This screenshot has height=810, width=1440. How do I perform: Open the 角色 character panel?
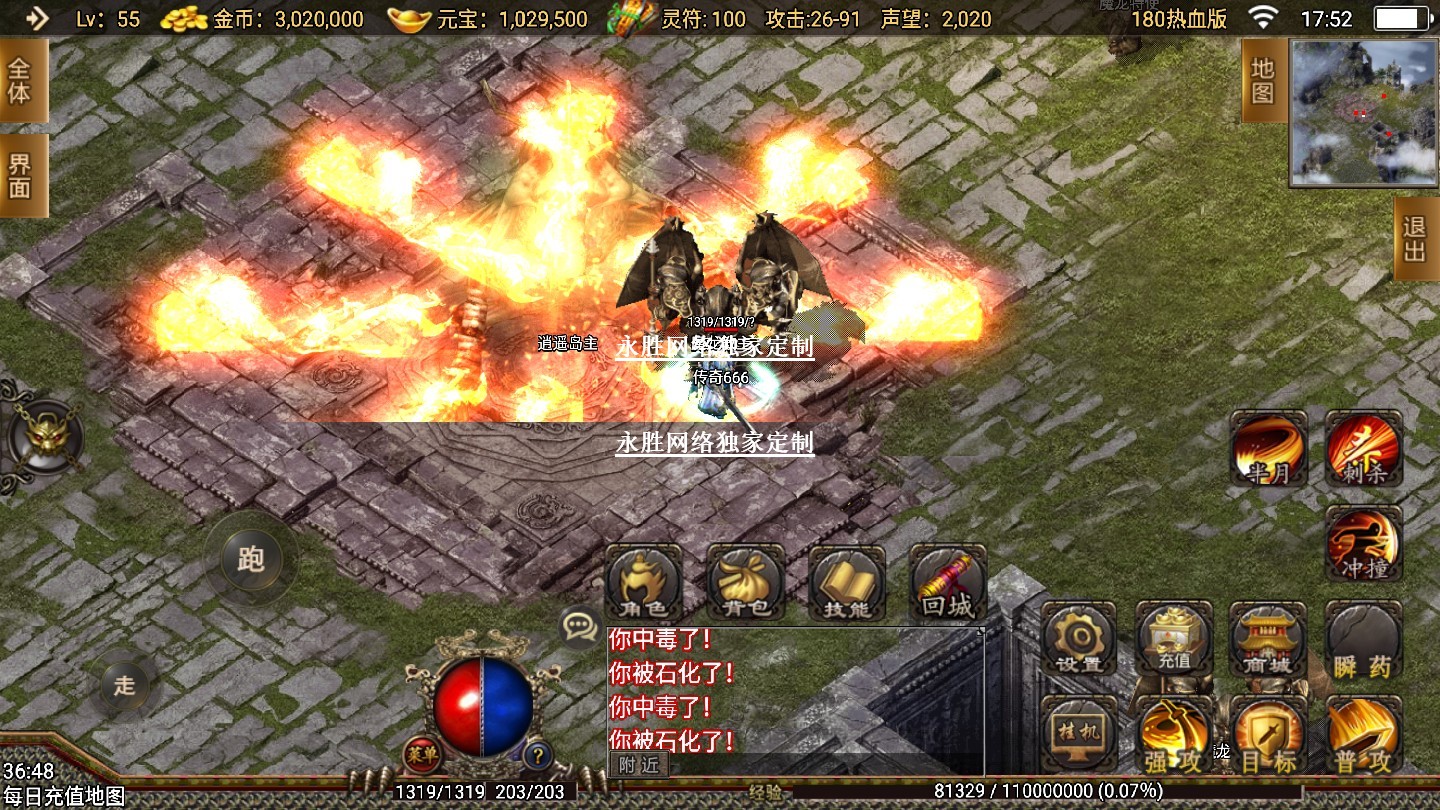(643, 582)
